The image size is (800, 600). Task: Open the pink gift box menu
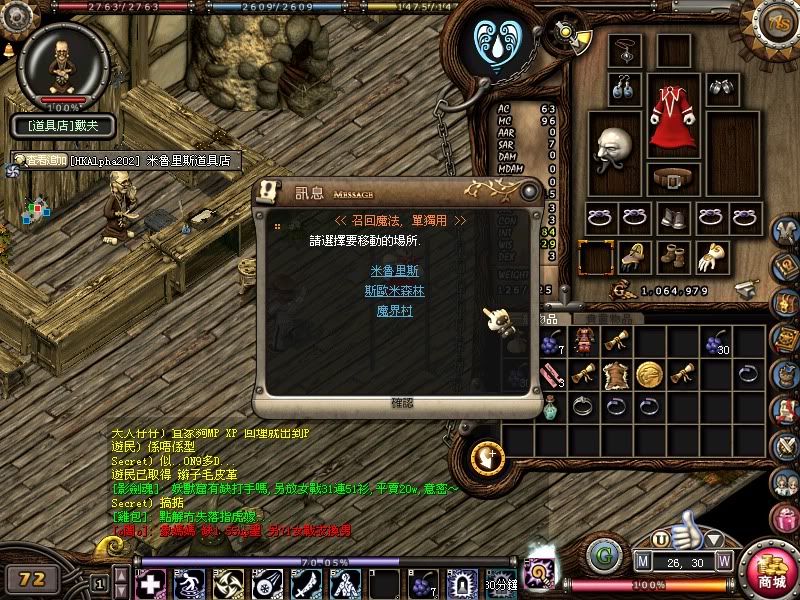[x=784, y=517]
